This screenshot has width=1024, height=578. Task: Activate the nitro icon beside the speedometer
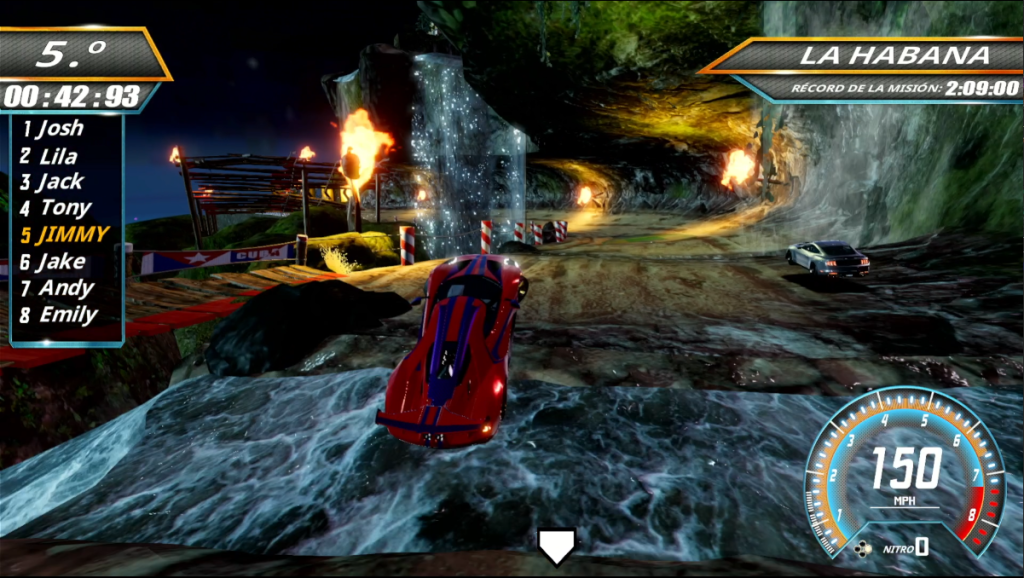tap(863, 547)
